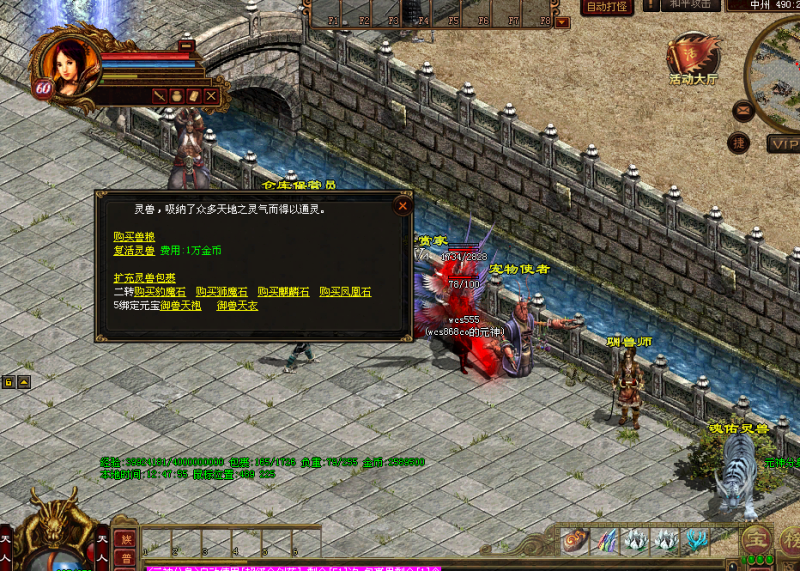Buy the 凤凰石 stone

click(x=345, y=291)
